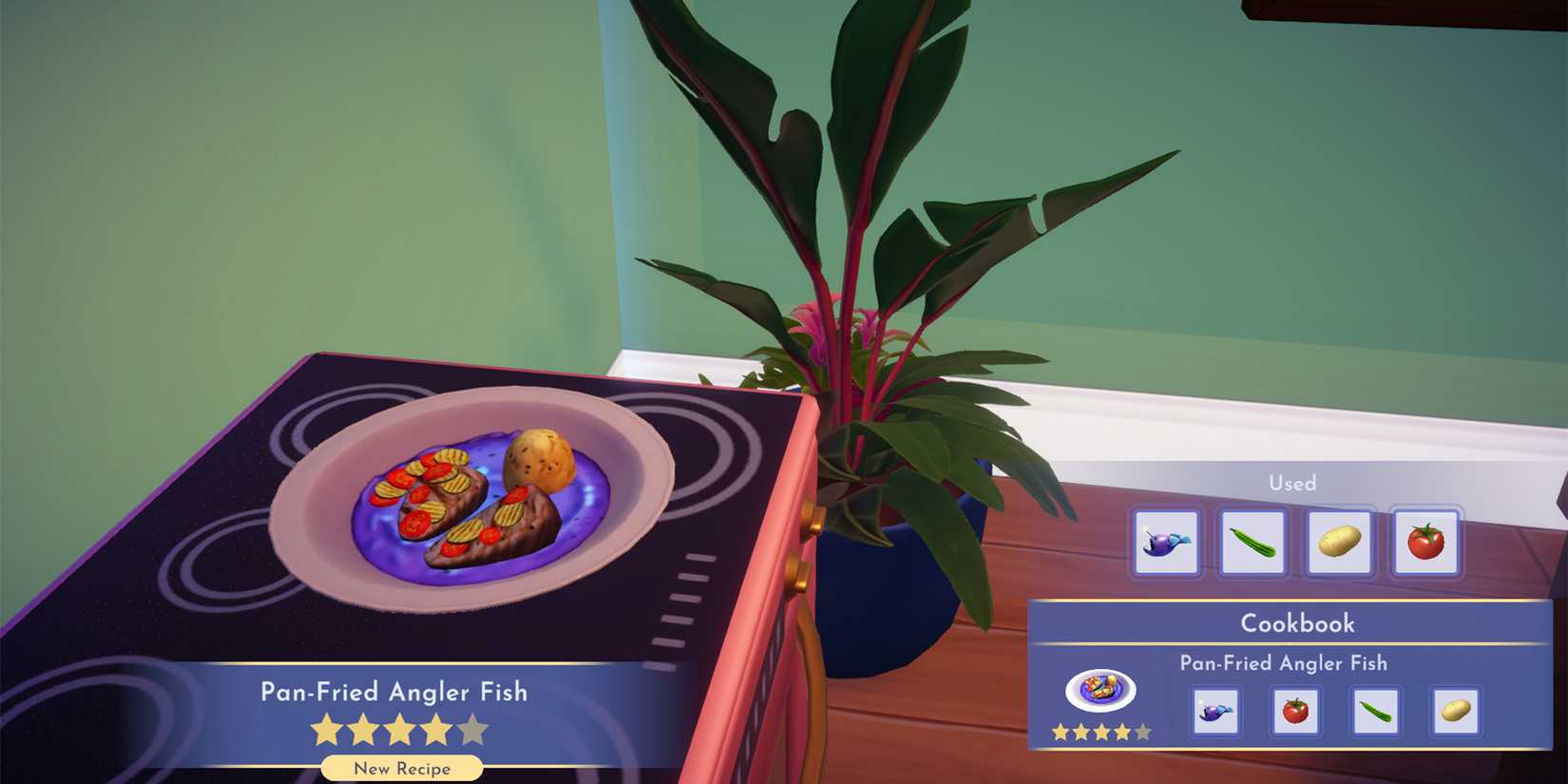
Task: Select the Anglerfish icon under Used
Action: point(1166,544)
